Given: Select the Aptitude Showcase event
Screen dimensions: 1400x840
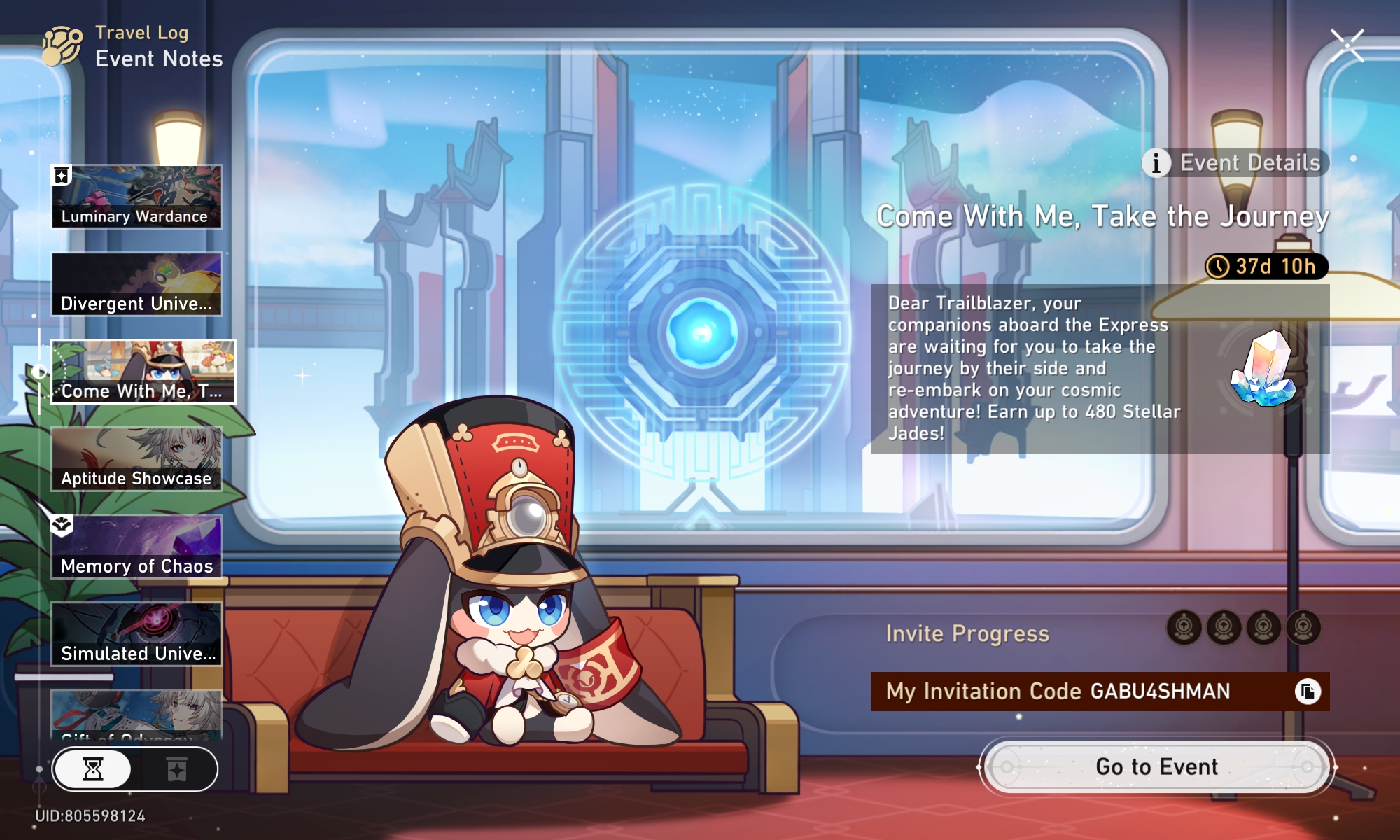Looking at the screenshot, I should click(x=137, y=458).
